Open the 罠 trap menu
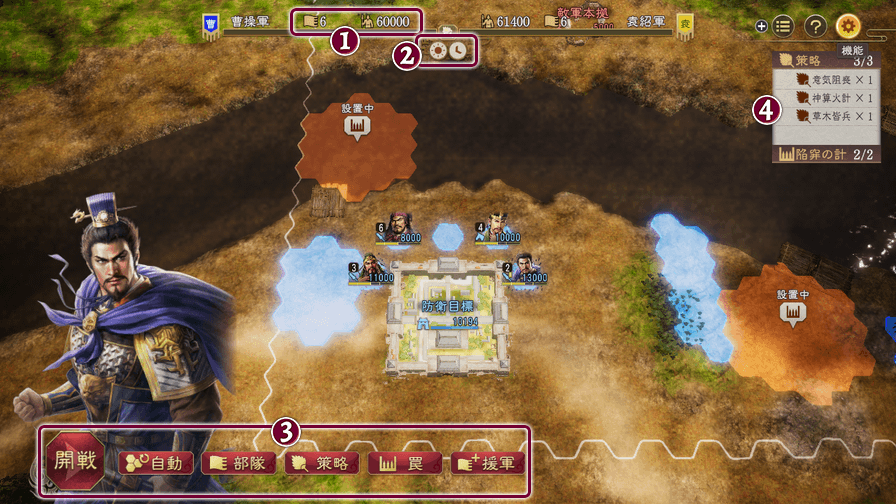This screenshot has width=896, height=504. (x=403, y=463)
